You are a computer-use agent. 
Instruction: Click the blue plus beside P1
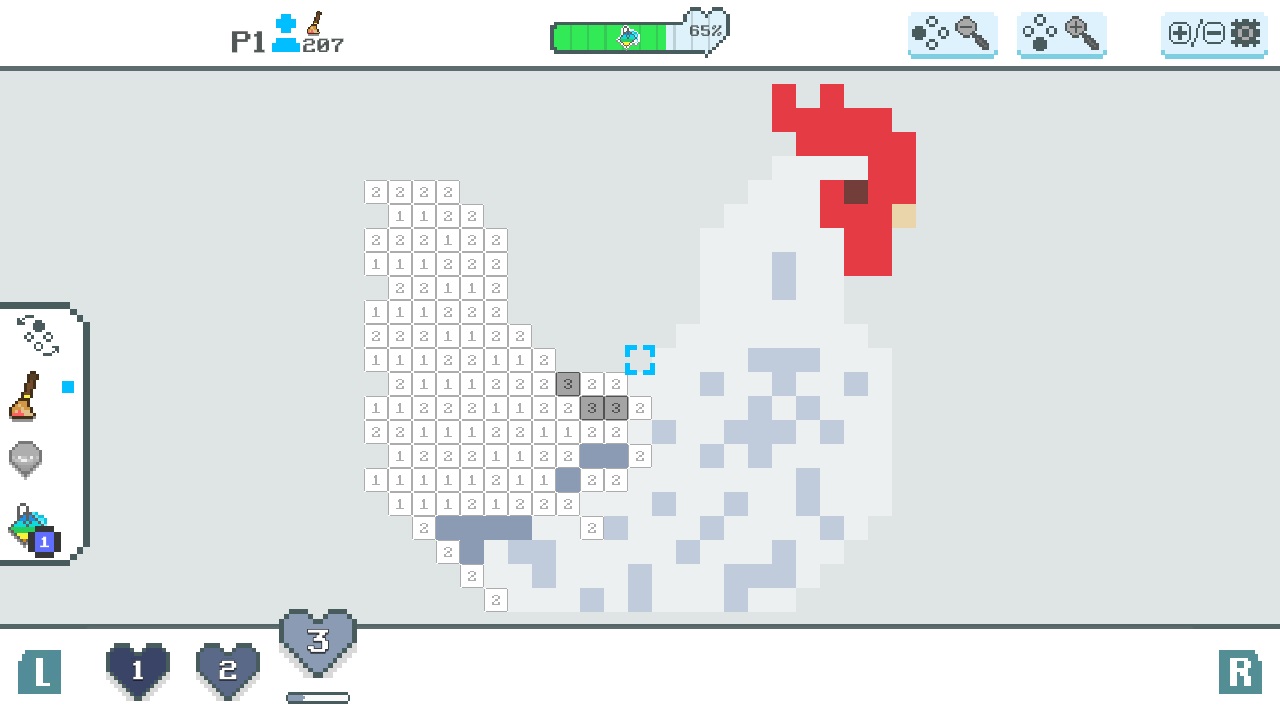click(x=285, y=23)
